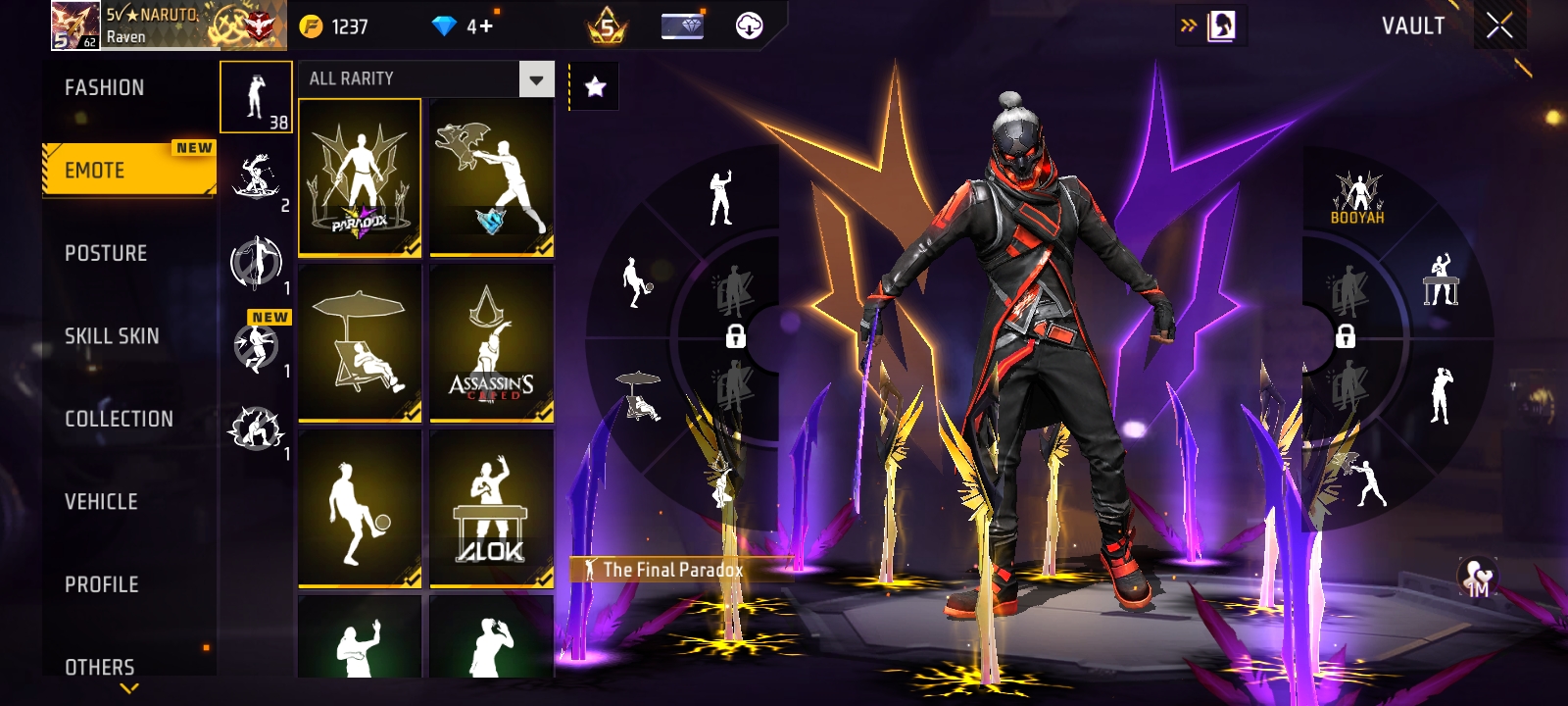Viewport: 1568px width, 706px height.
Task: Close the Vault screen
Action: pos(1499,26)
